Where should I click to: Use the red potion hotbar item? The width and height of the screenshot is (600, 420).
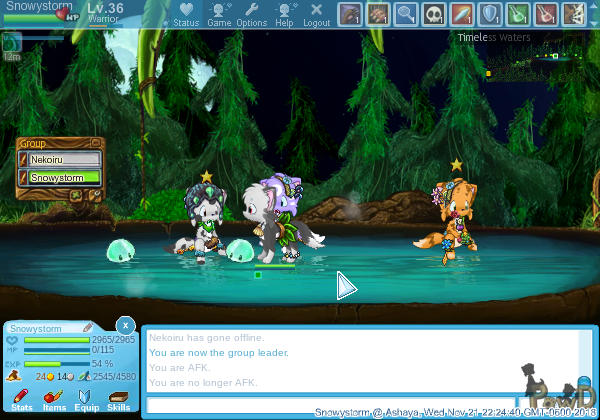546,14
